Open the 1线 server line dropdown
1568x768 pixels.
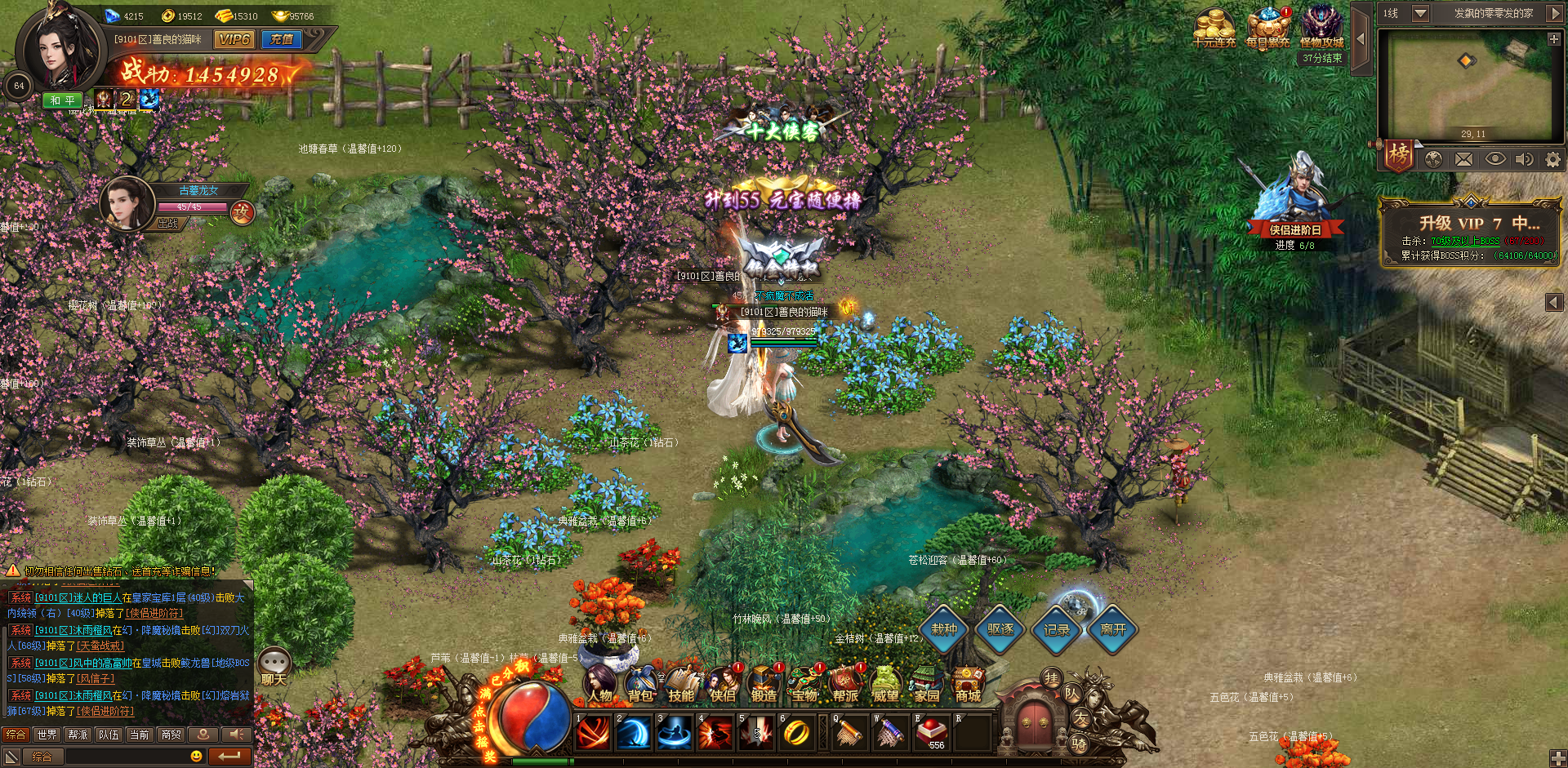click(1420, 13)
